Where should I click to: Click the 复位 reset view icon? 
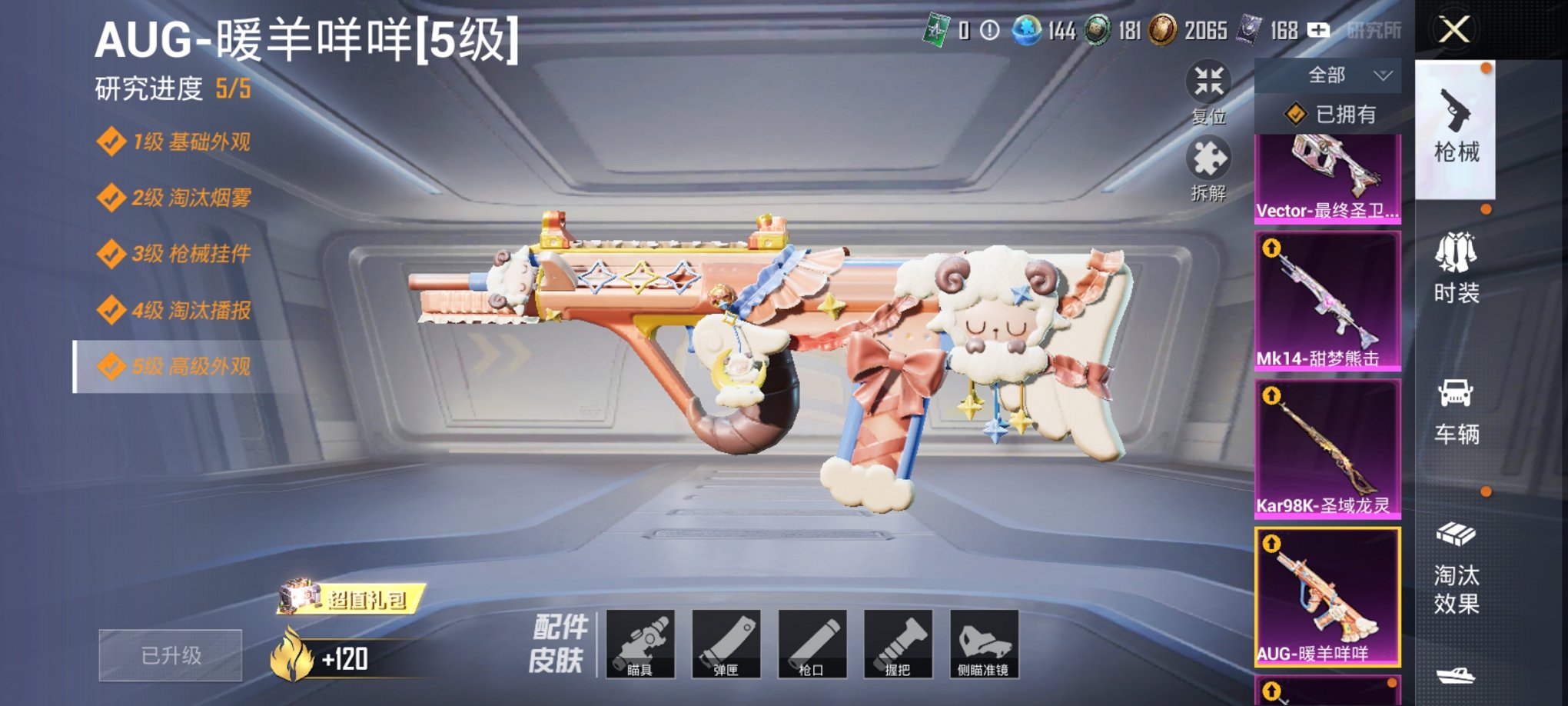pyautogui.click(x=1209, y=81)
